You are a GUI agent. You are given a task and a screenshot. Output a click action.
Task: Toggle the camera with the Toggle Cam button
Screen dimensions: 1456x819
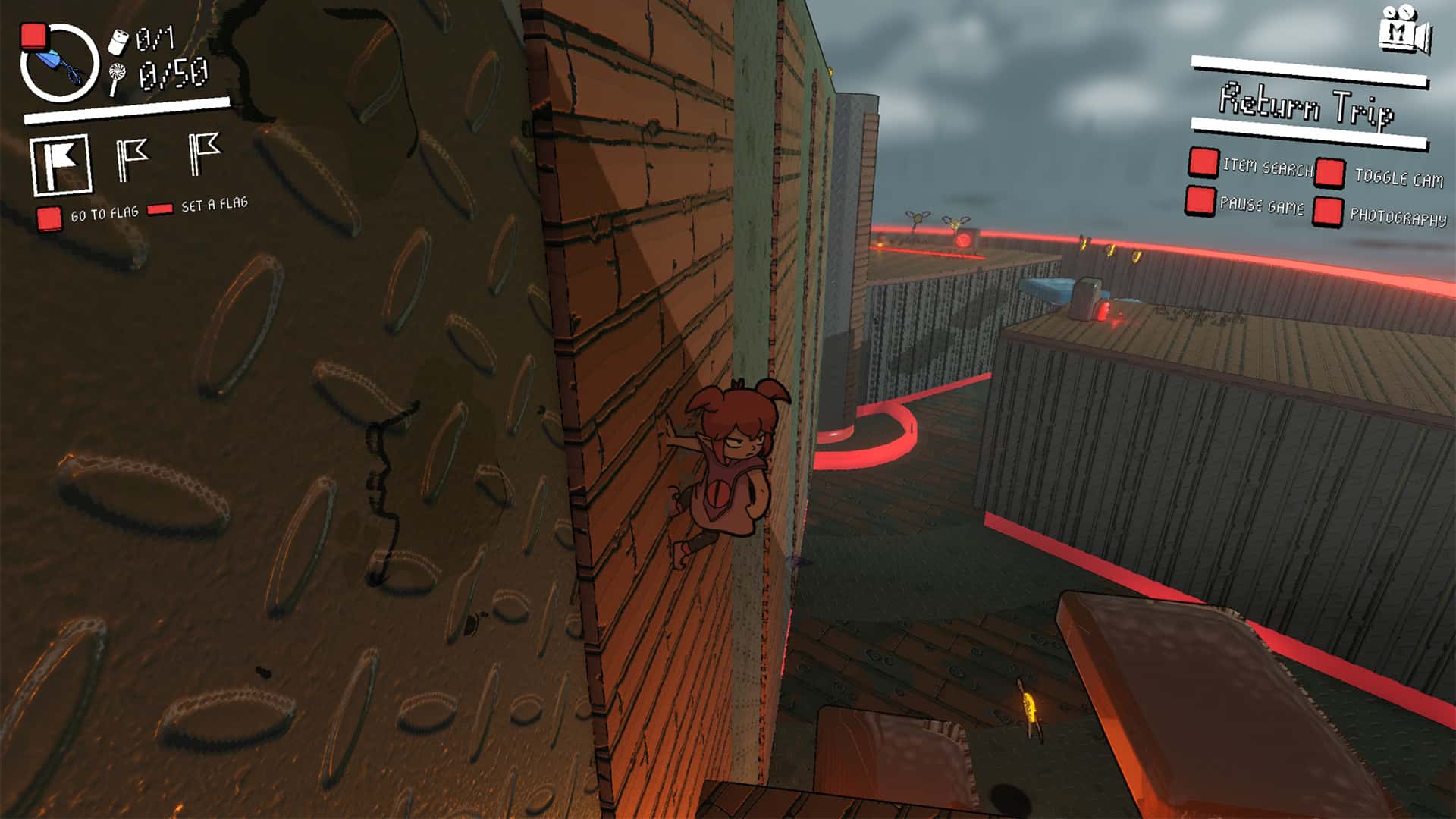point(1330,172)
